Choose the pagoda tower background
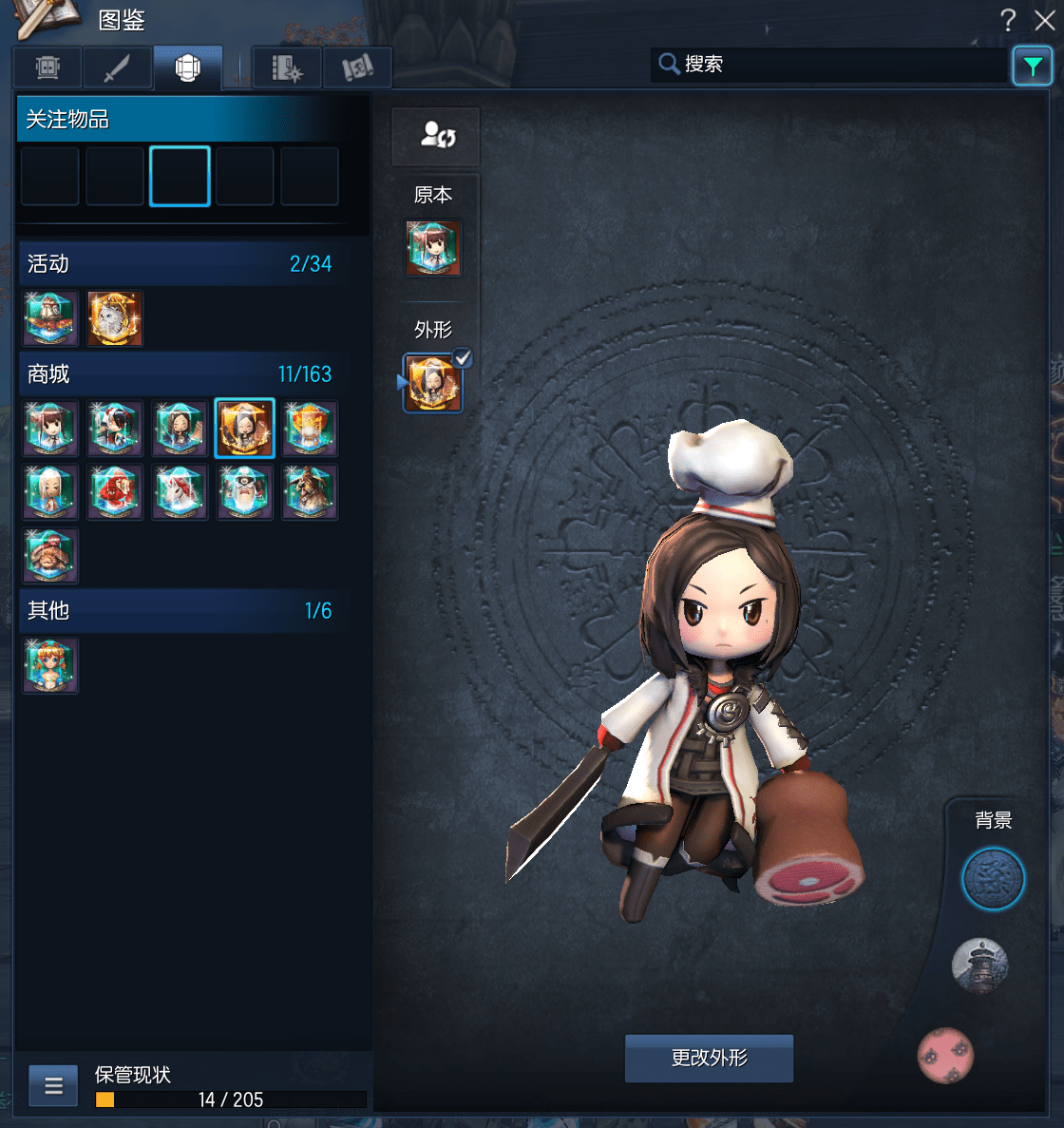Screen dimensions: 1064x1128 979,965
